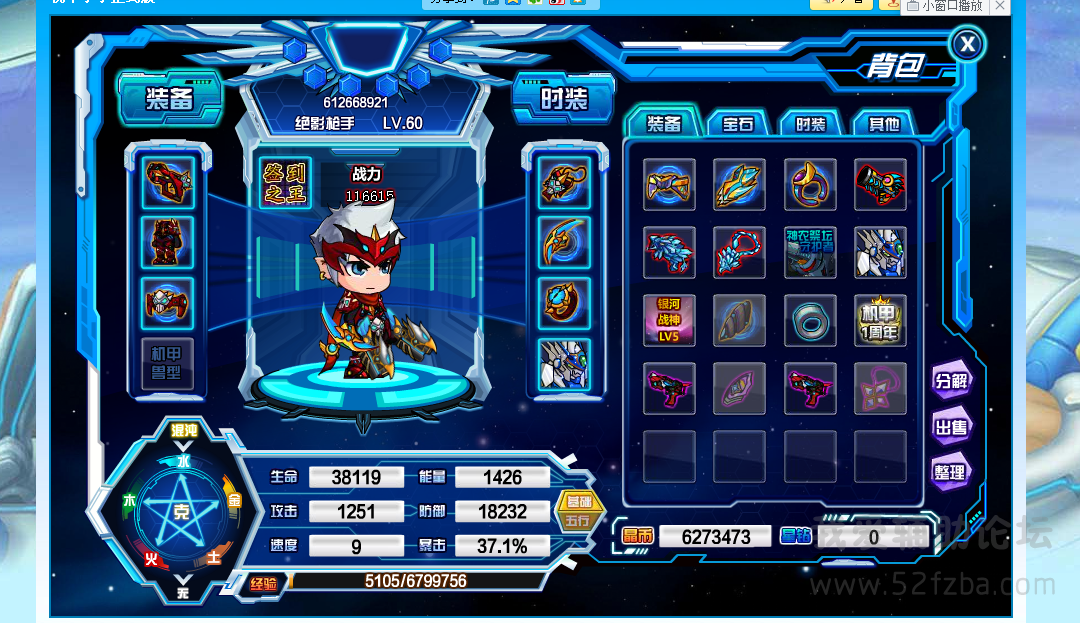Sort the bag using 整理
This screenshot has width=1080, height=623.
950,472
